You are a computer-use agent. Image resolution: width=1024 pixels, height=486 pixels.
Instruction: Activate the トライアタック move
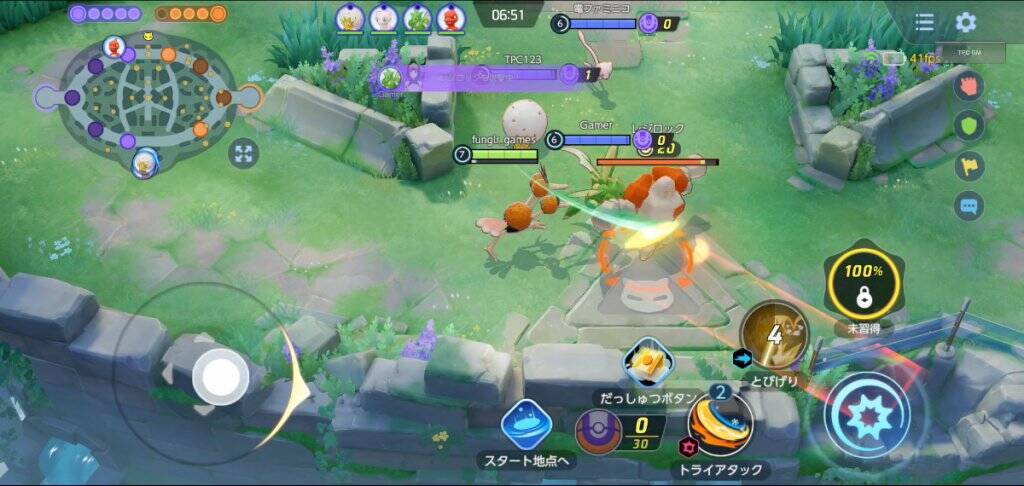click(720, 424)
